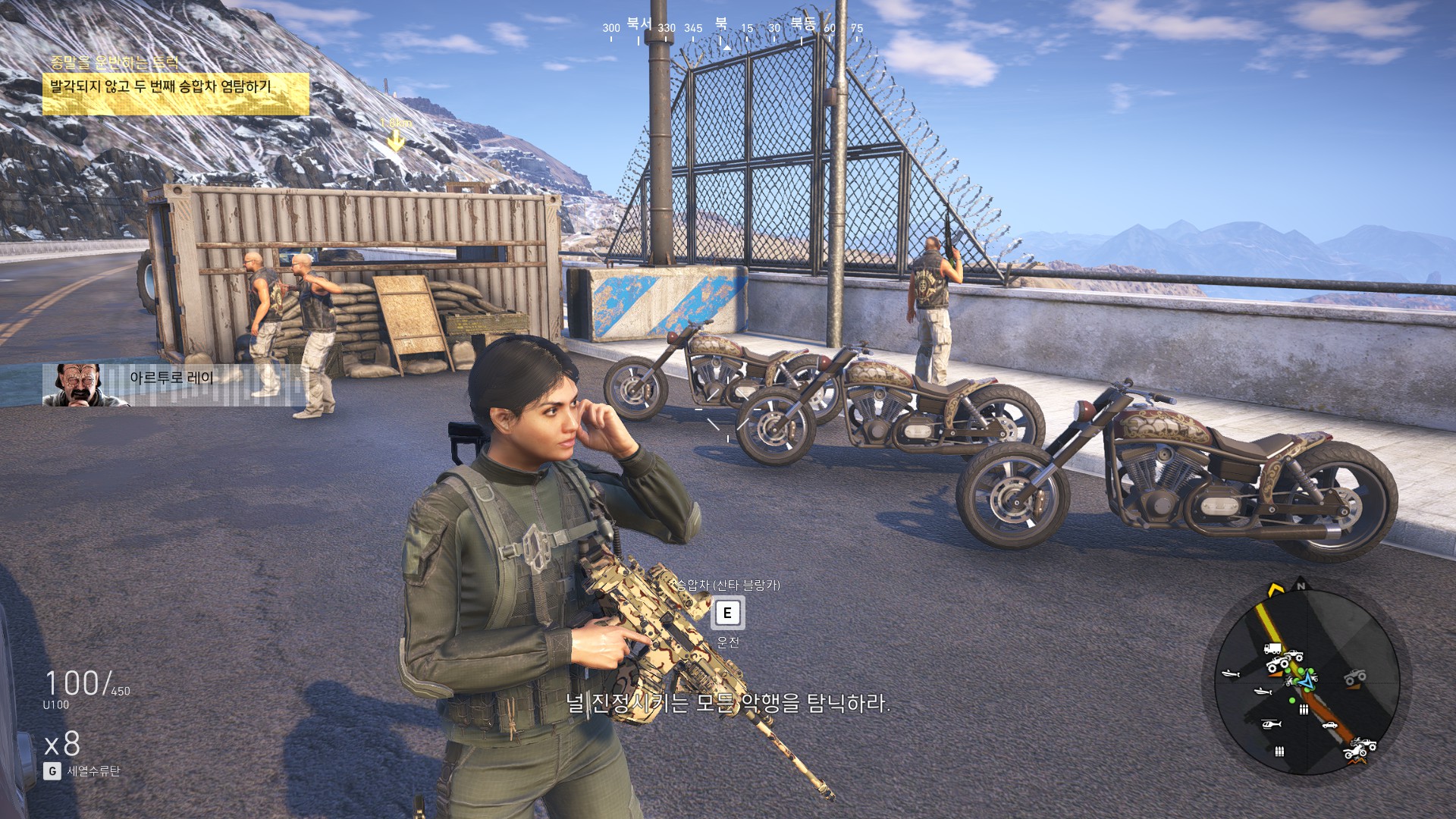1456x819 pixels.
Task: Click the yellow objective waypoint arrow
Action: pyautogui.click(x=395, y=141)
